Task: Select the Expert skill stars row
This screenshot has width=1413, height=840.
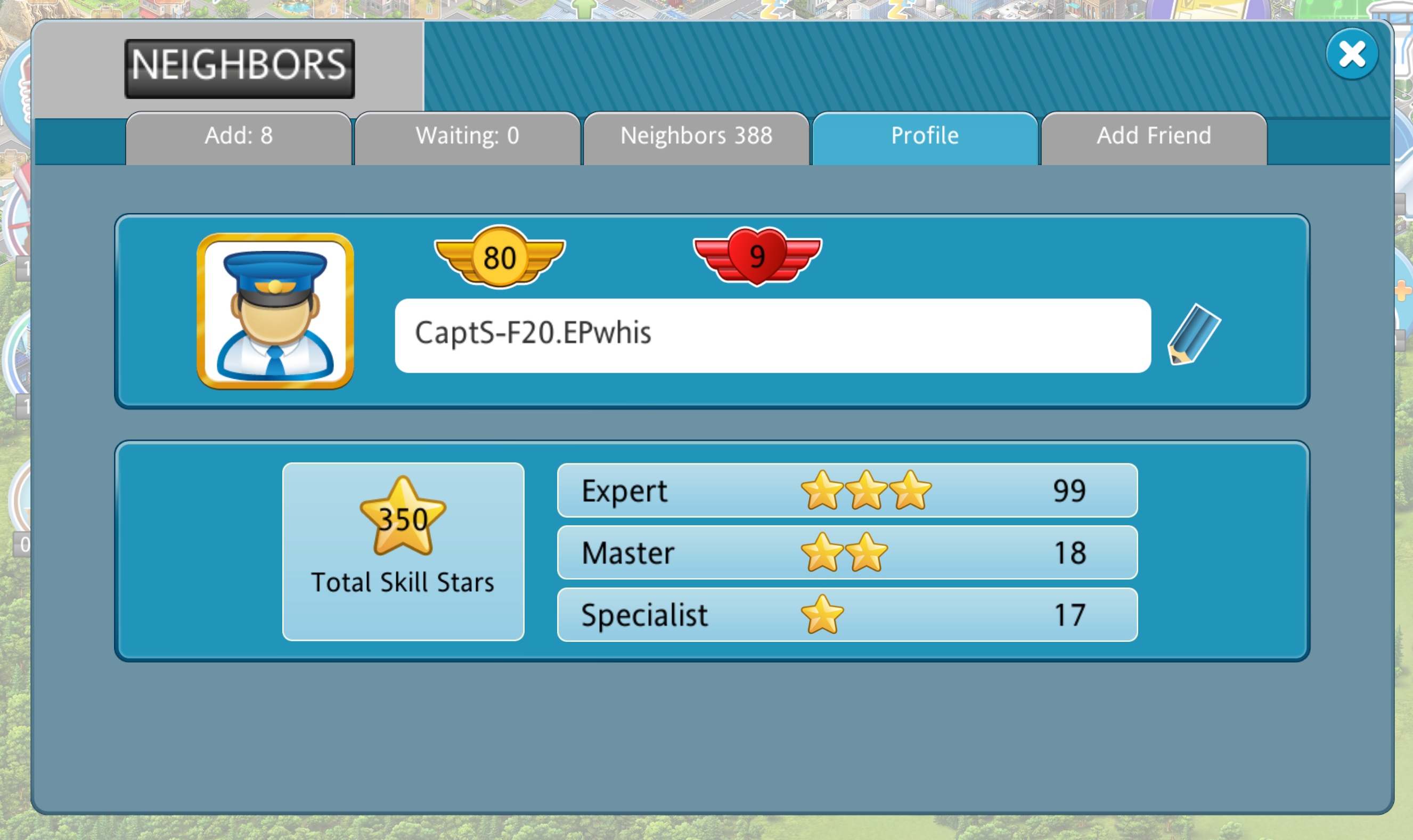Action: [x=846, y=490]
